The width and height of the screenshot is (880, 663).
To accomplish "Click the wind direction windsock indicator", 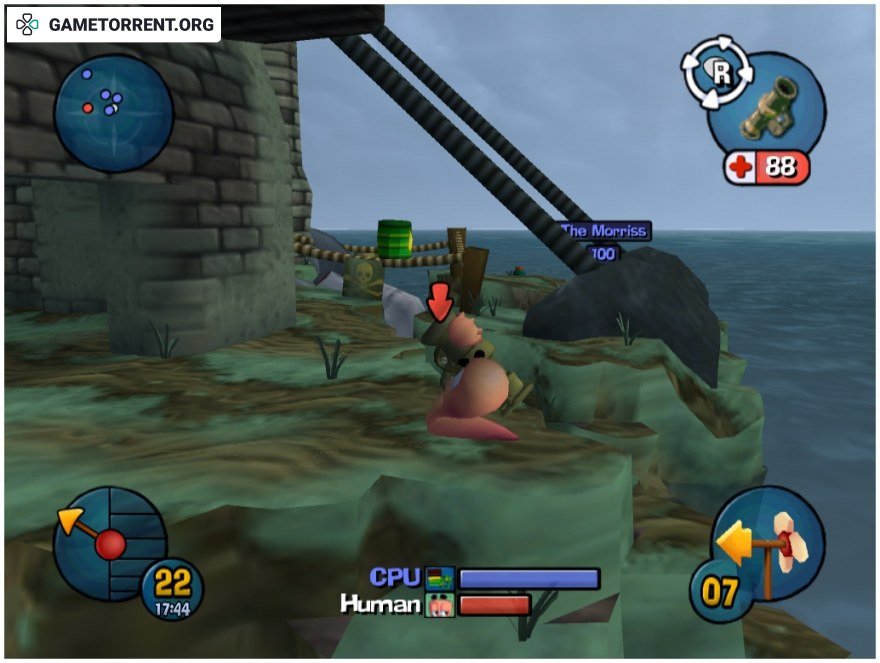I will click(773, 546).
